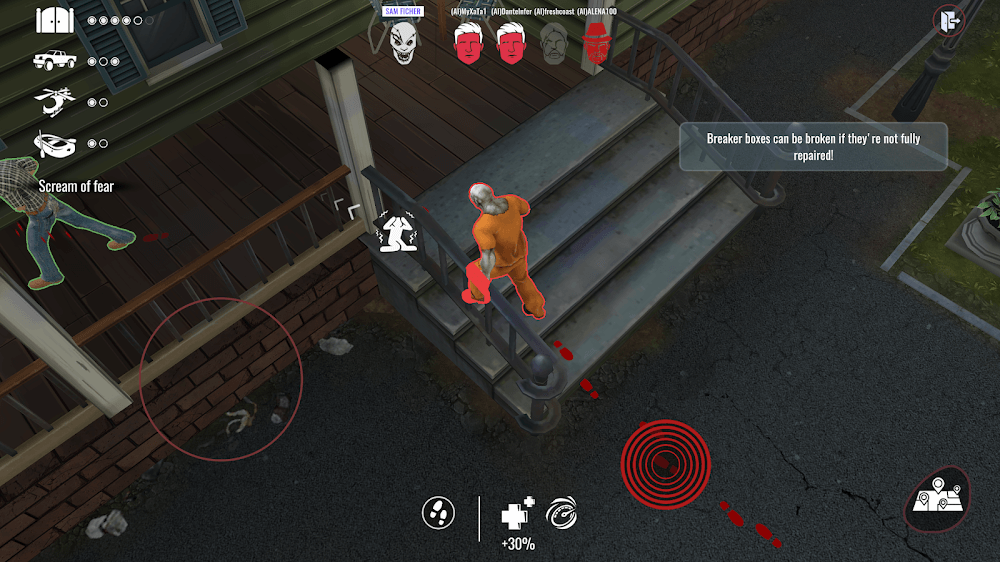
Task: Select the pickup truck escape objective
Action: 54,61
